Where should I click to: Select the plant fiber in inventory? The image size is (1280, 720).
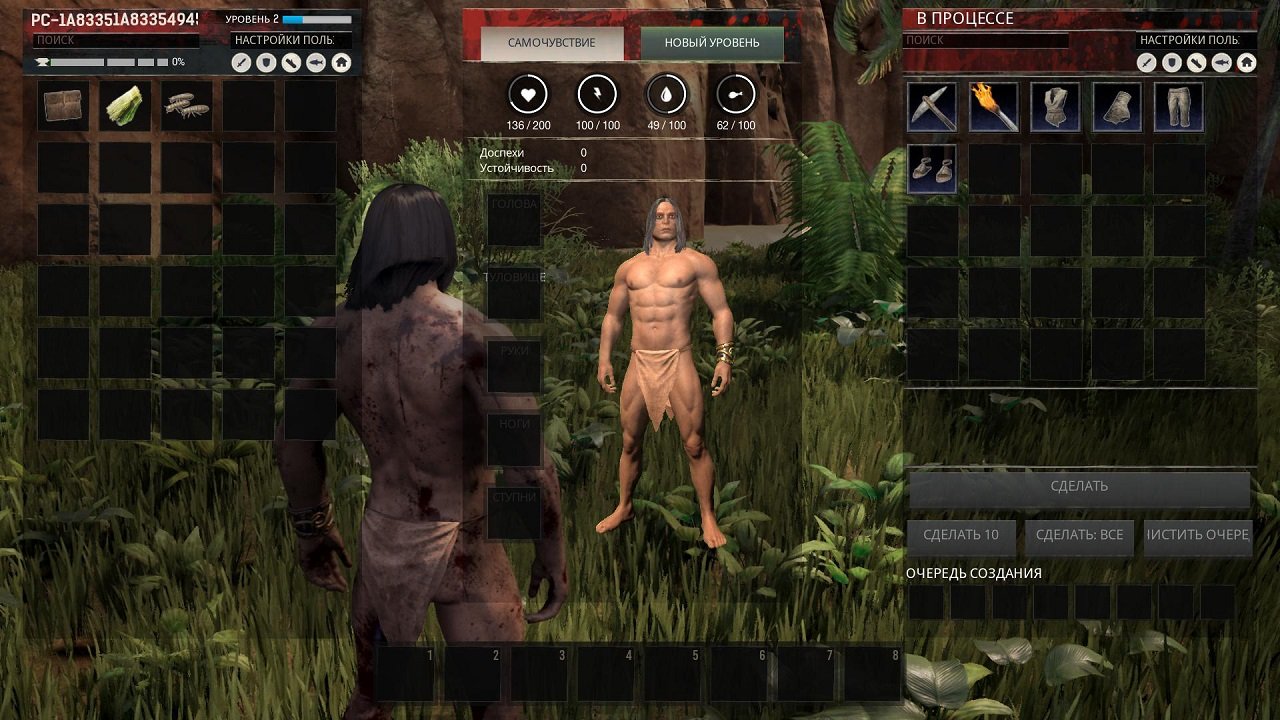click(x=123, y=107)
